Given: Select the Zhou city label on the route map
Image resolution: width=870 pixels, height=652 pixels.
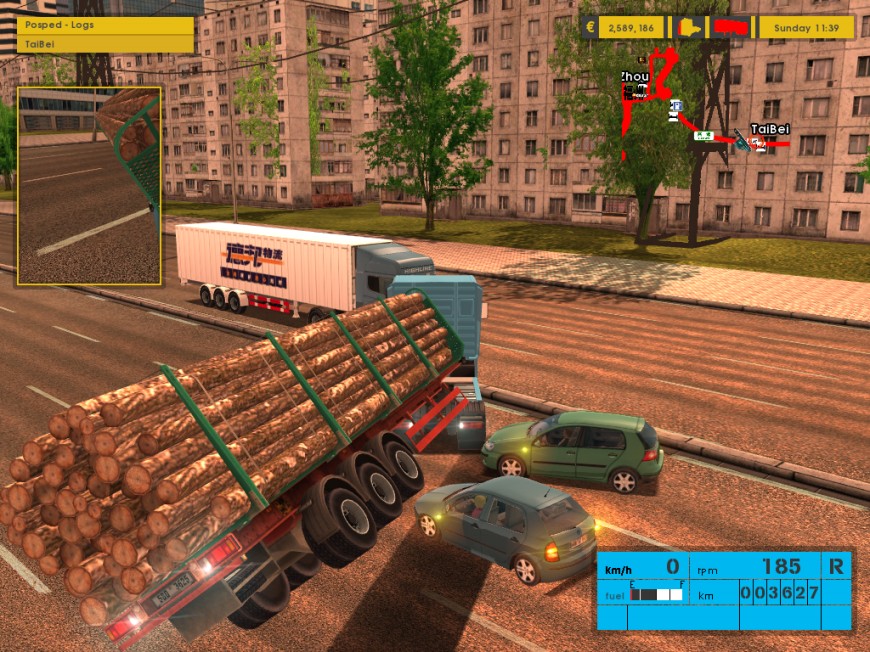Looking at the screenshot, I should [x=634, y=76].
